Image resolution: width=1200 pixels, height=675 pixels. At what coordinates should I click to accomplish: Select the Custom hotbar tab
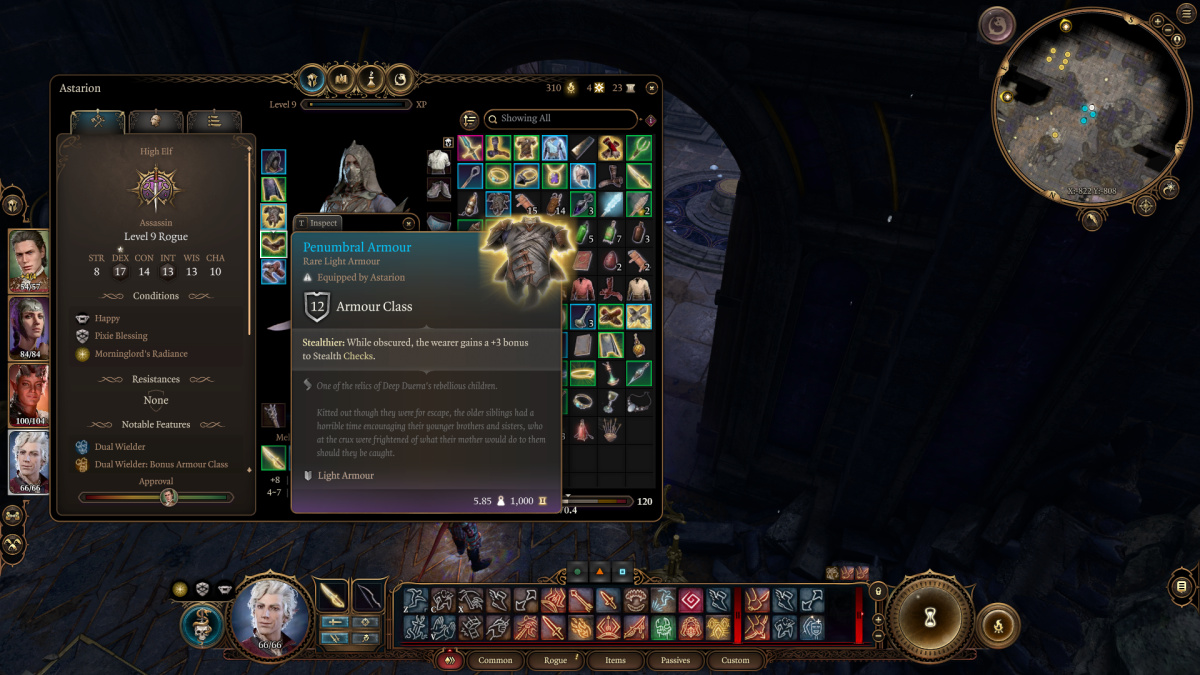coord(735,661)
